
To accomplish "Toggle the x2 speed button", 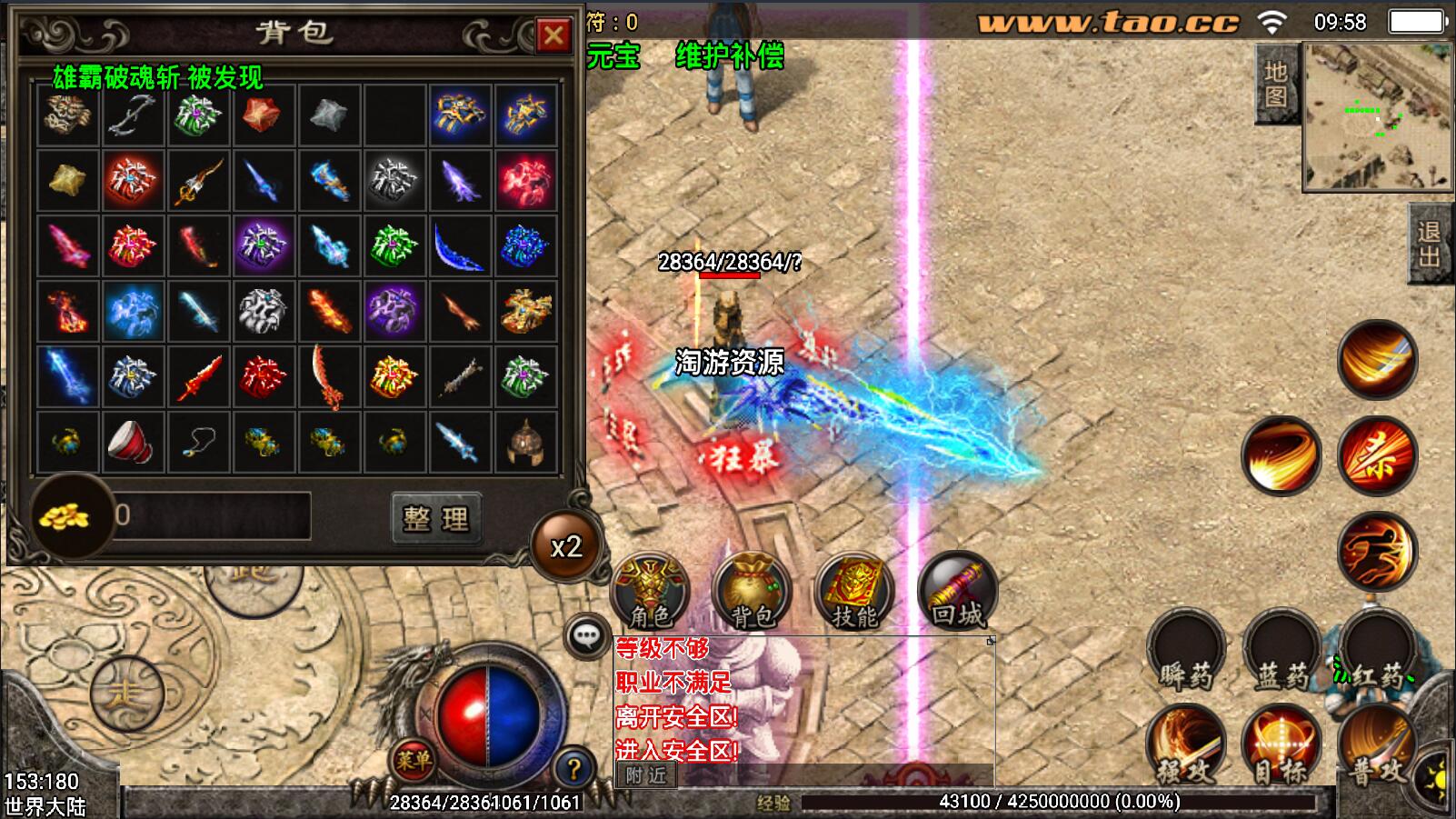I will click(x=566, y=546).
